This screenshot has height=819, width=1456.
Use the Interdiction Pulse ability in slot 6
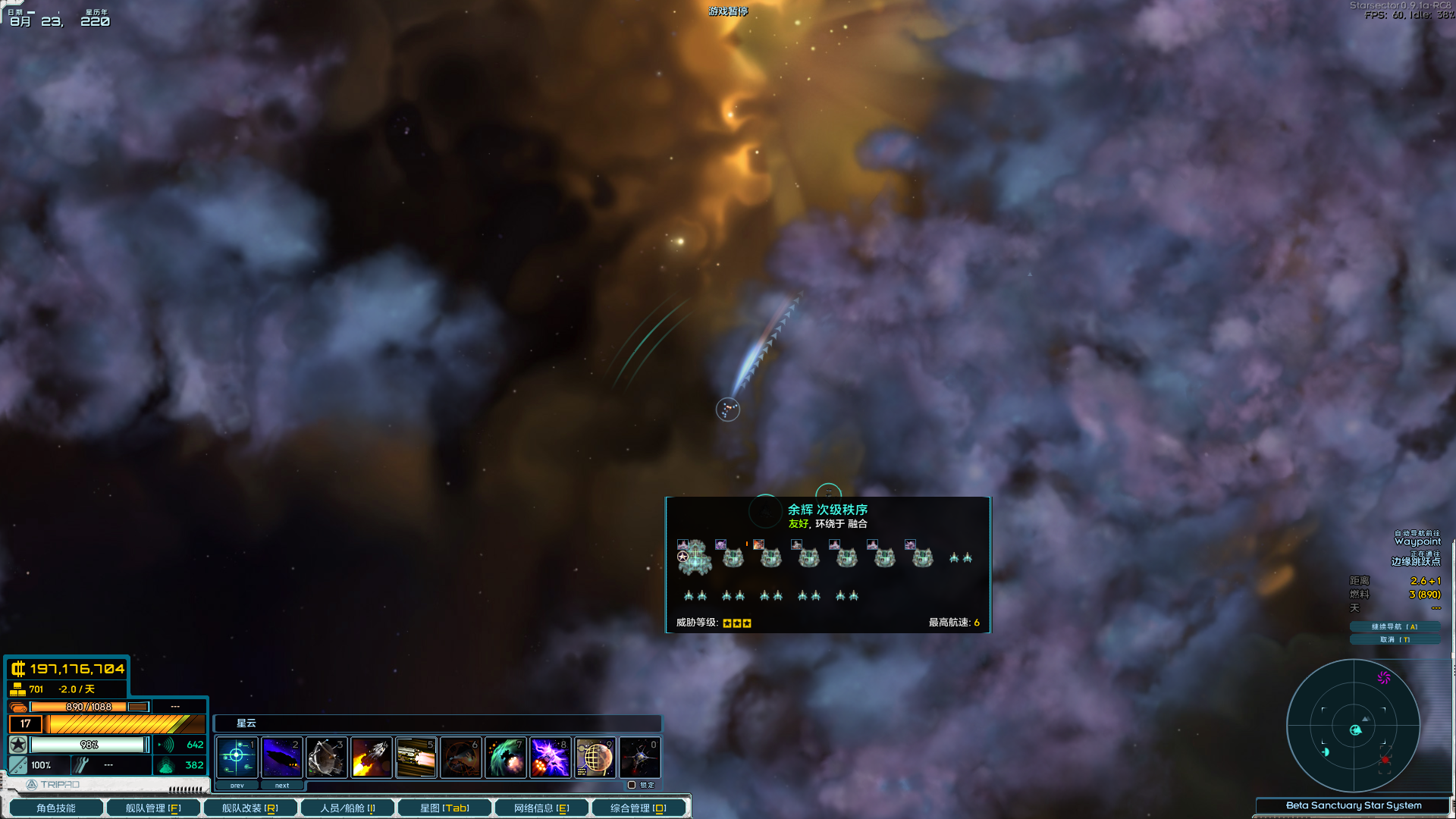[461, 757]
